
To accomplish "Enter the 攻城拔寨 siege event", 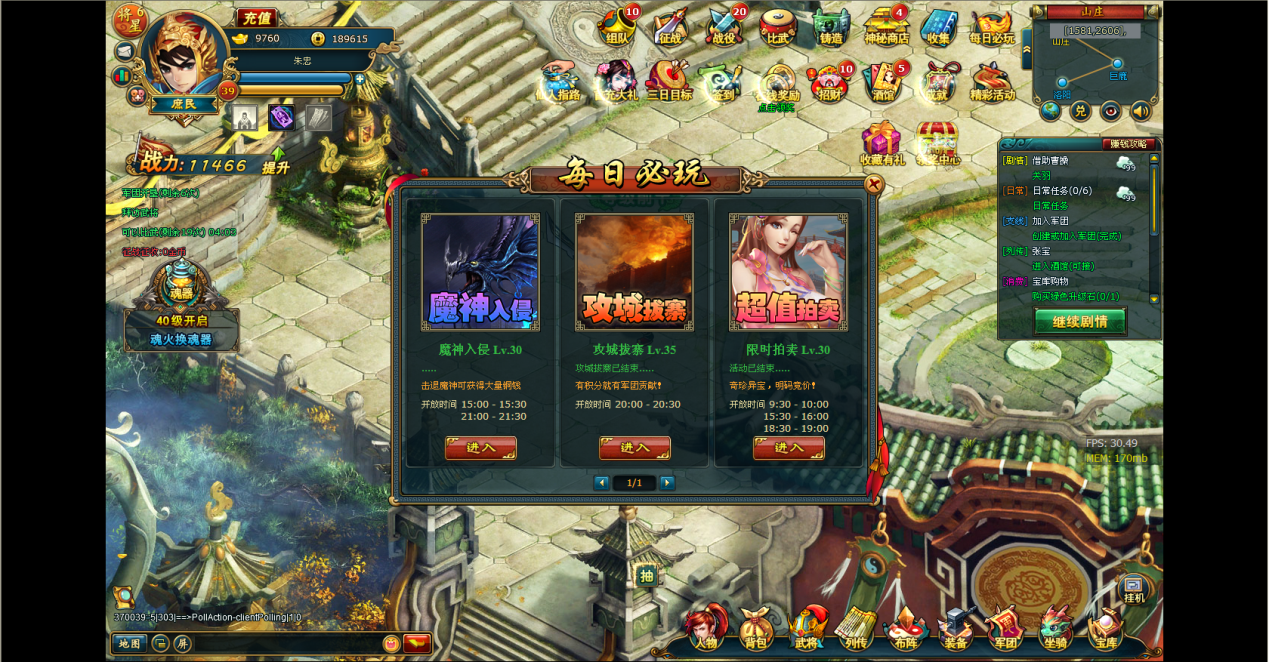I will pos(634,447).
